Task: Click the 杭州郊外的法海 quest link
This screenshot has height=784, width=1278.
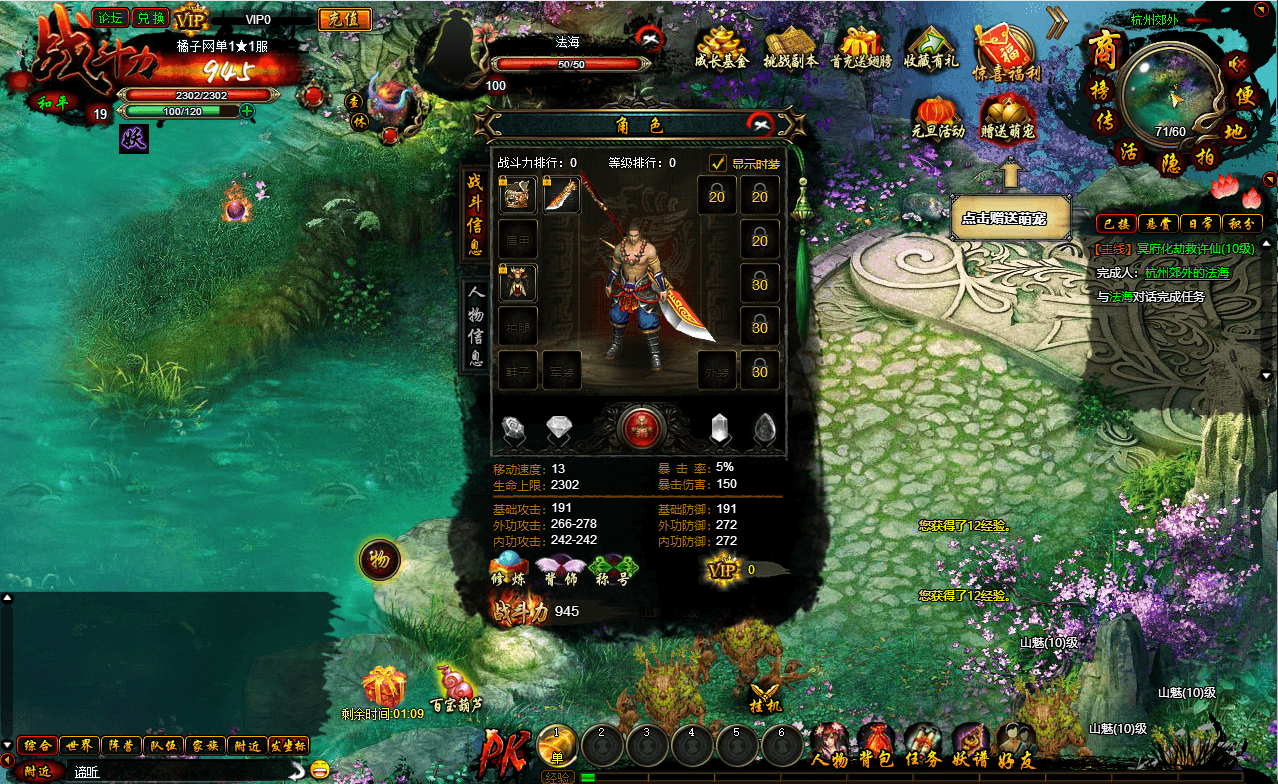Action: tap(1187, 272)
